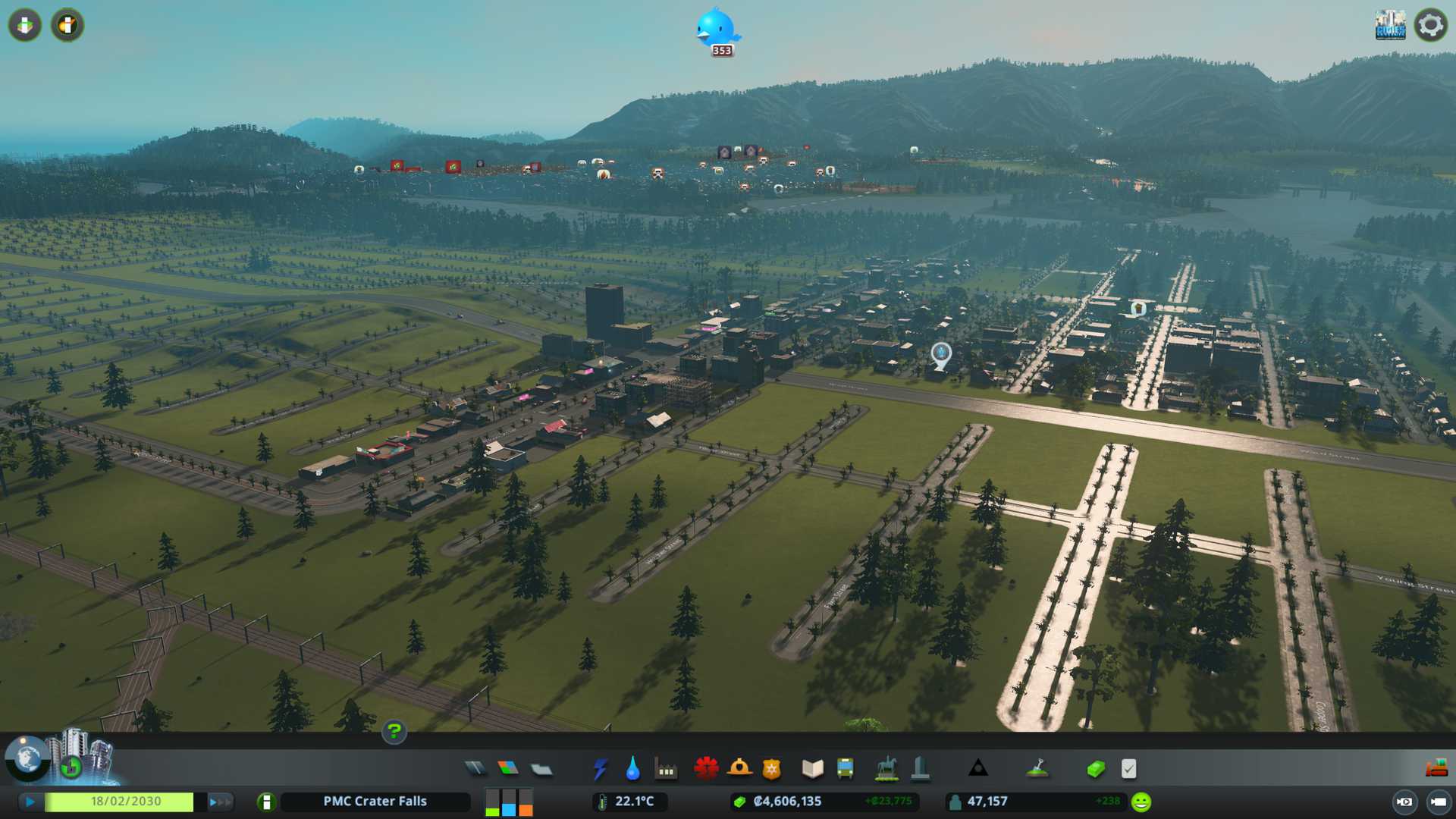Open the Zoning tool
1456x819 pixels.
click(508, 769)
